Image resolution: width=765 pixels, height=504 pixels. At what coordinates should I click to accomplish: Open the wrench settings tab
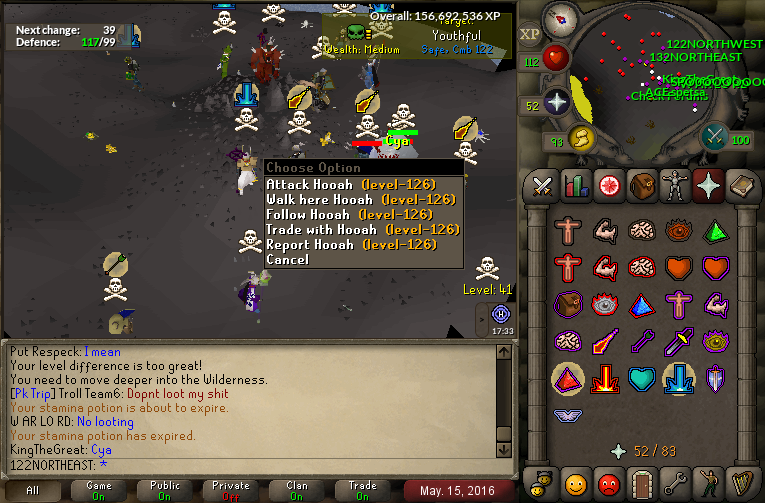tap(673, 485)
